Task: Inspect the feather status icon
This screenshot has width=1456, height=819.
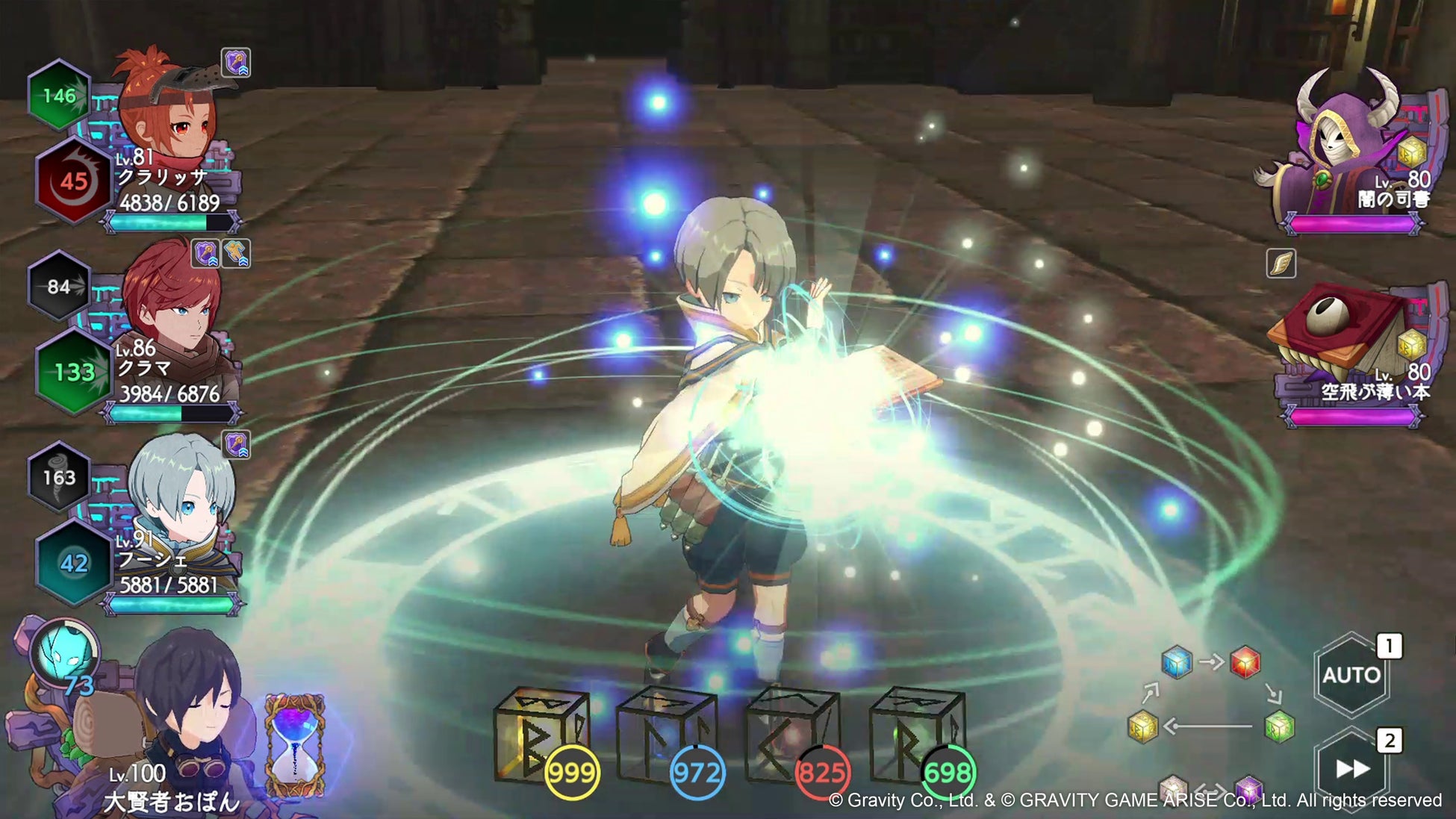Action: tap(1281, 264)
